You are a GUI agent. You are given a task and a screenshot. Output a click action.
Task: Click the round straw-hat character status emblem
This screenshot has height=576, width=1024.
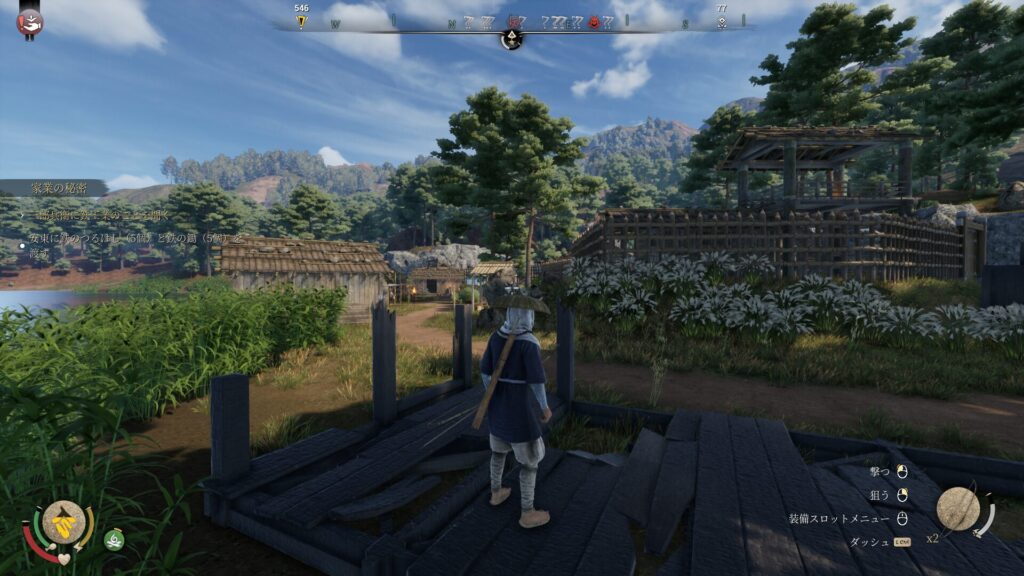pyautogui.click(x=63, y=520)
